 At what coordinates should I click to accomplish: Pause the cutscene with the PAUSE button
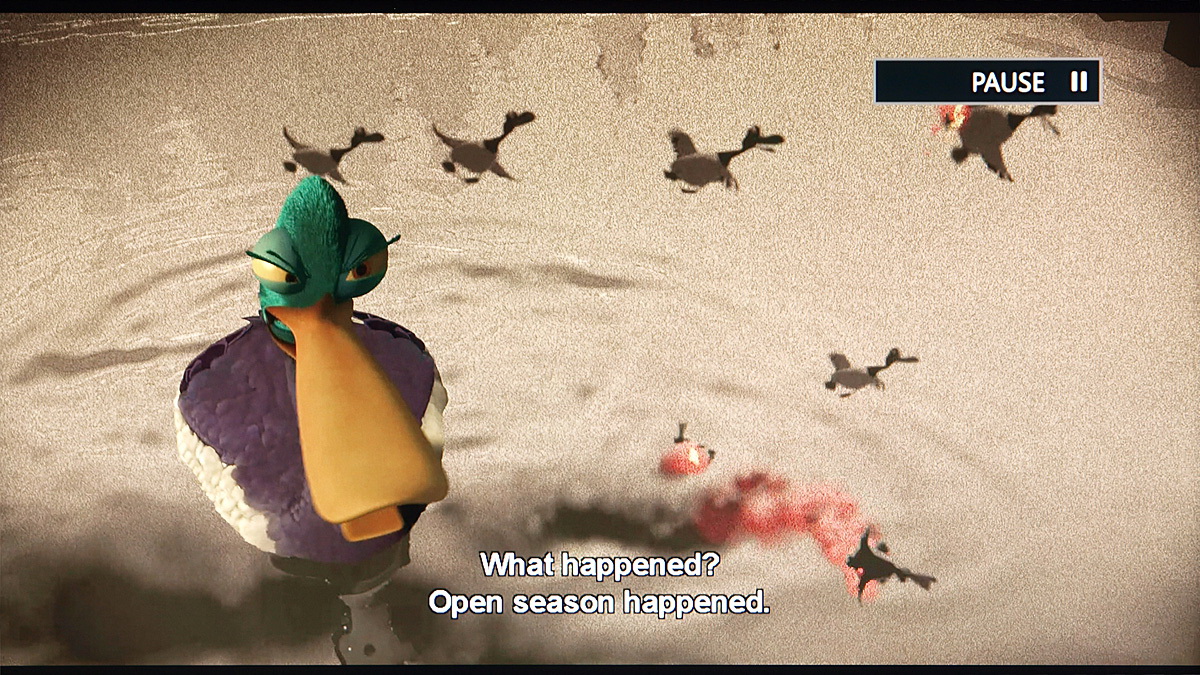(x=988, y=82)
